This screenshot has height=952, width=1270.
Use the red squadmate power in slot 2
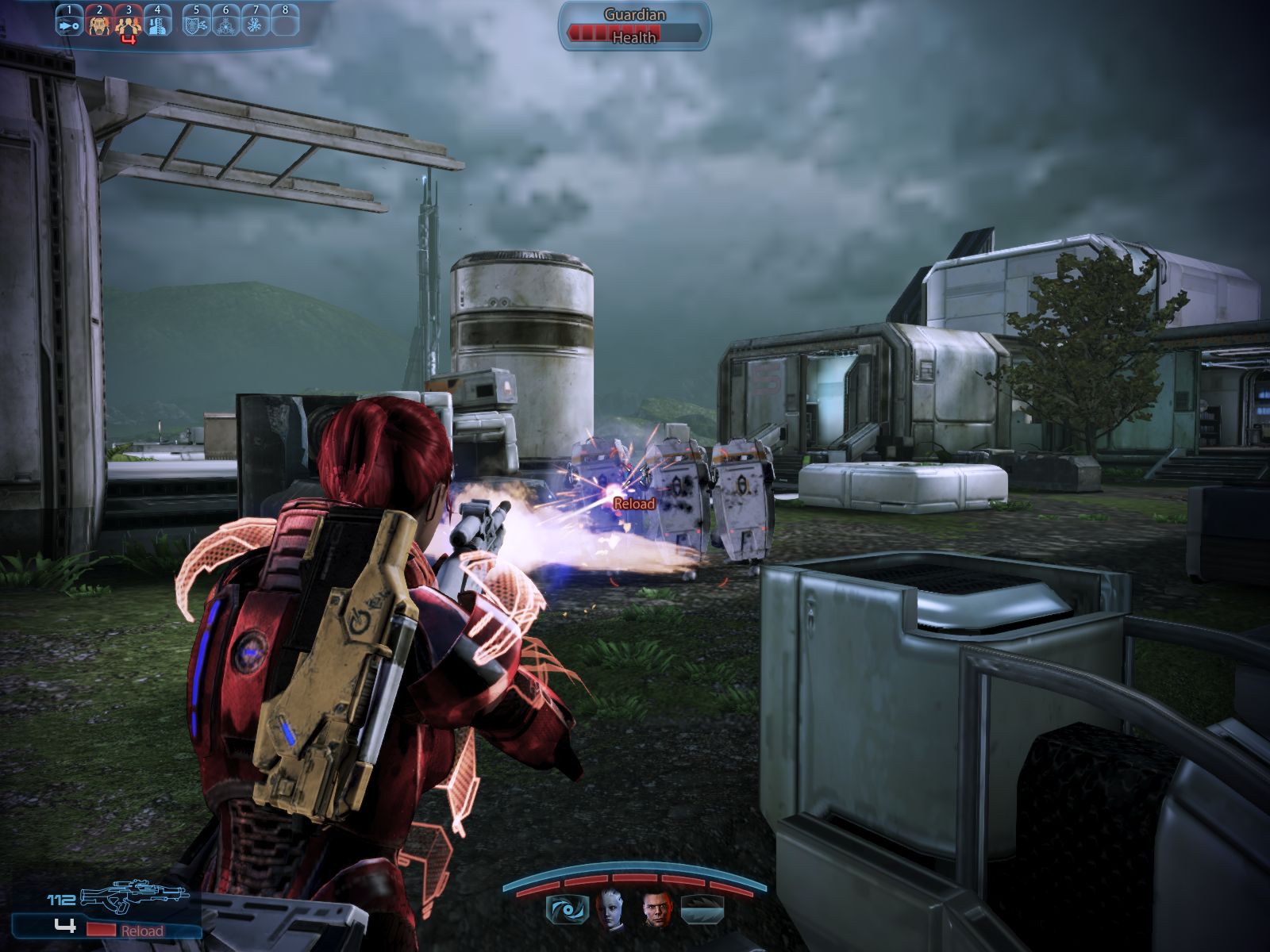(x=99, y=24)
